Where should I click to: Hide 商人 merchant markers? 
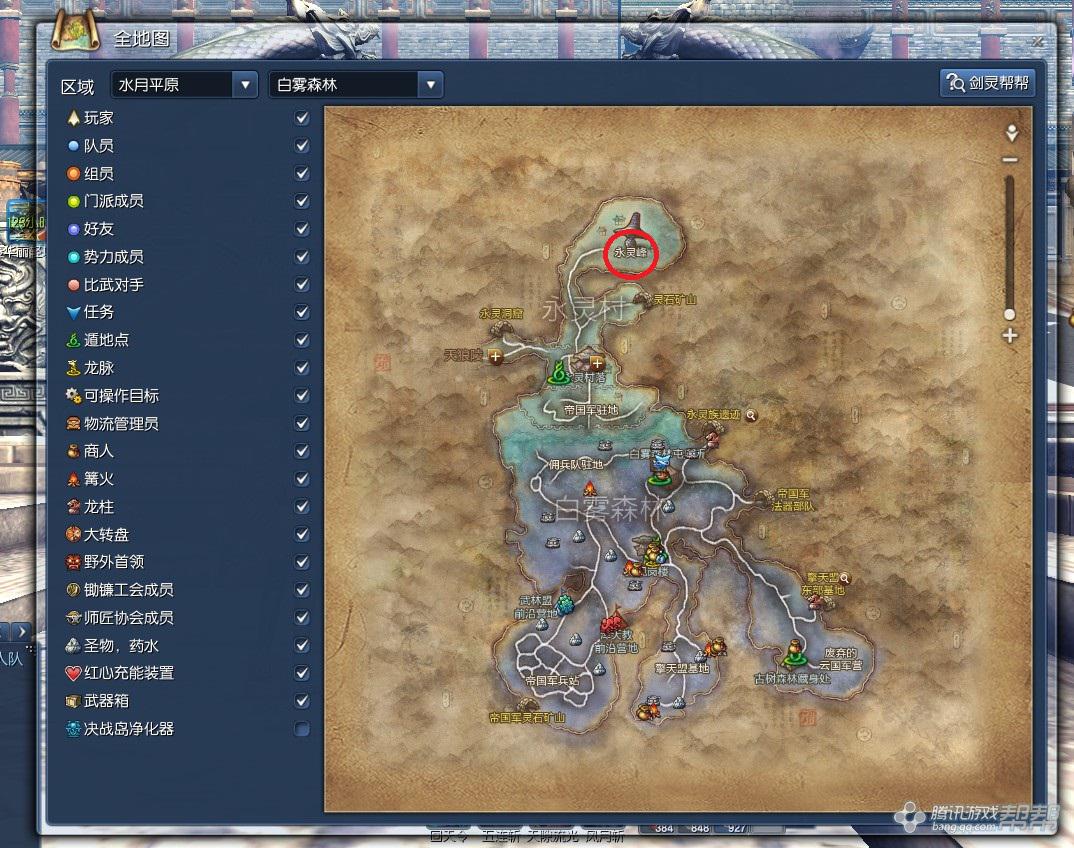(302, 451)
